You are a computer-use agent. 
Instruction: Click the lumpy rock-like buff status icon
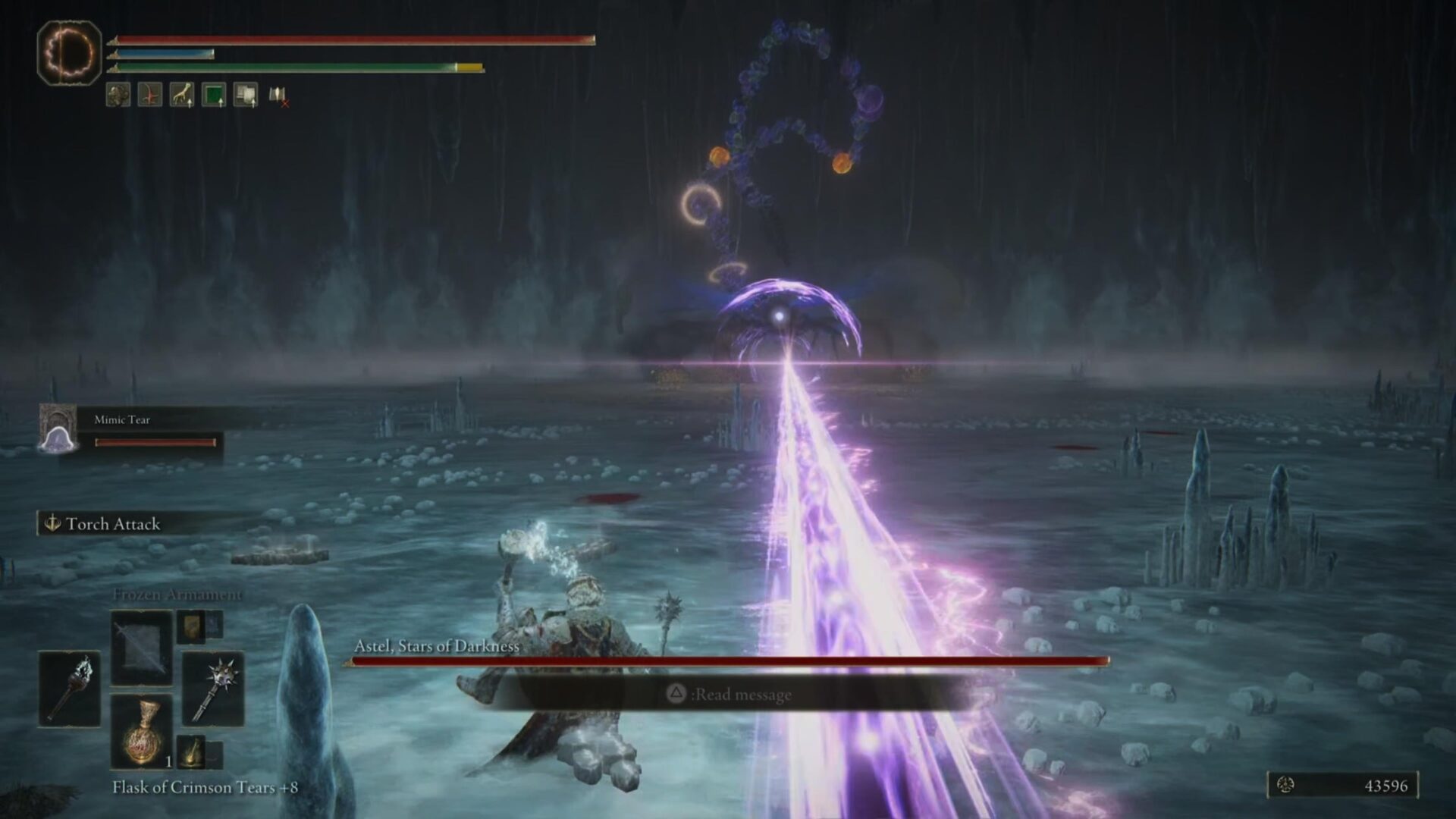click(118, 95)
